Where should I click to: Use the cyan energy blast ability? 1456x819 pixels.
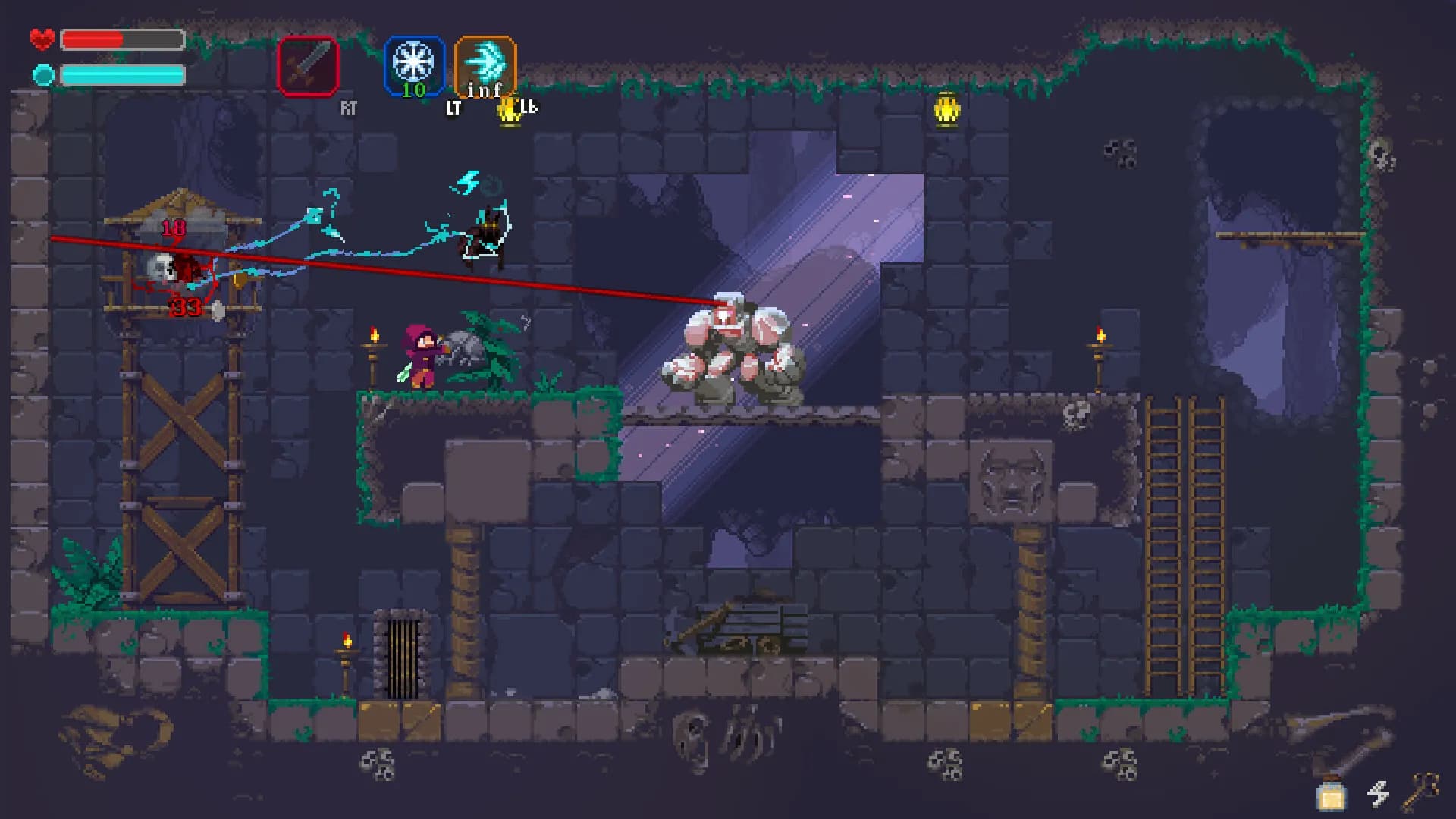pos(485,64)
